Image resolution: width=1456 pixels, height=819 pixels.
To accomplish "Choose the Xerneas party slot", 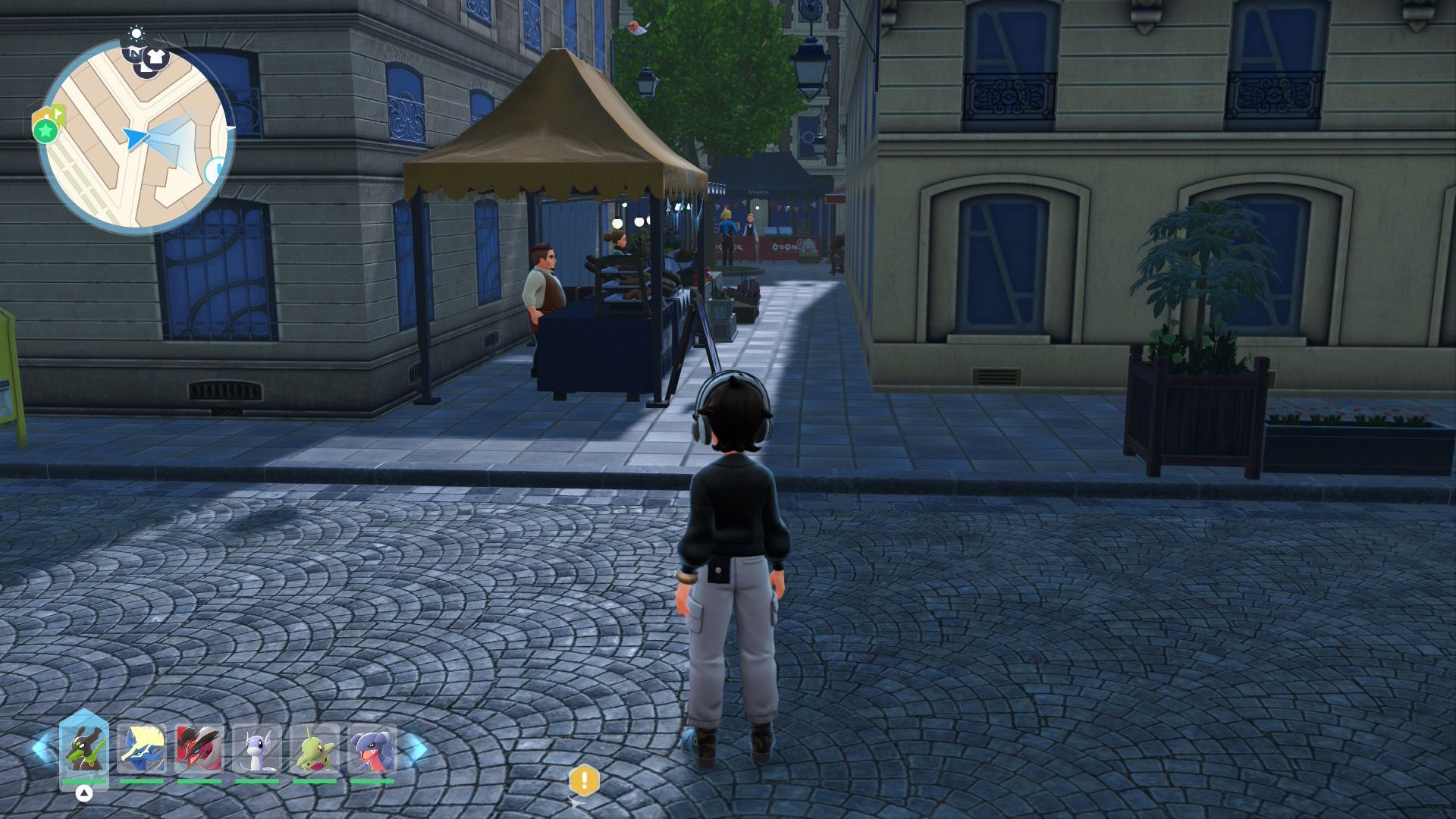I will click(x=142, y=748).
